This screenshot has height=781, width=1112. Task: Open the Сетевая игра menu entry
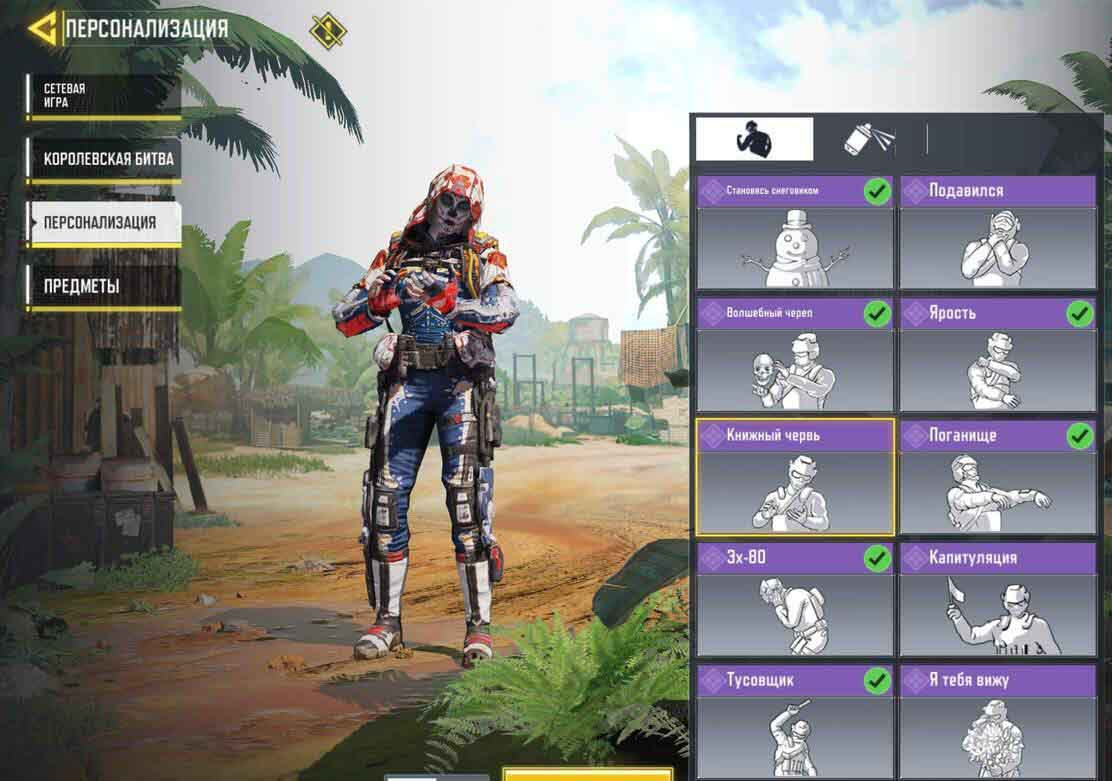(x=104, y=96)
